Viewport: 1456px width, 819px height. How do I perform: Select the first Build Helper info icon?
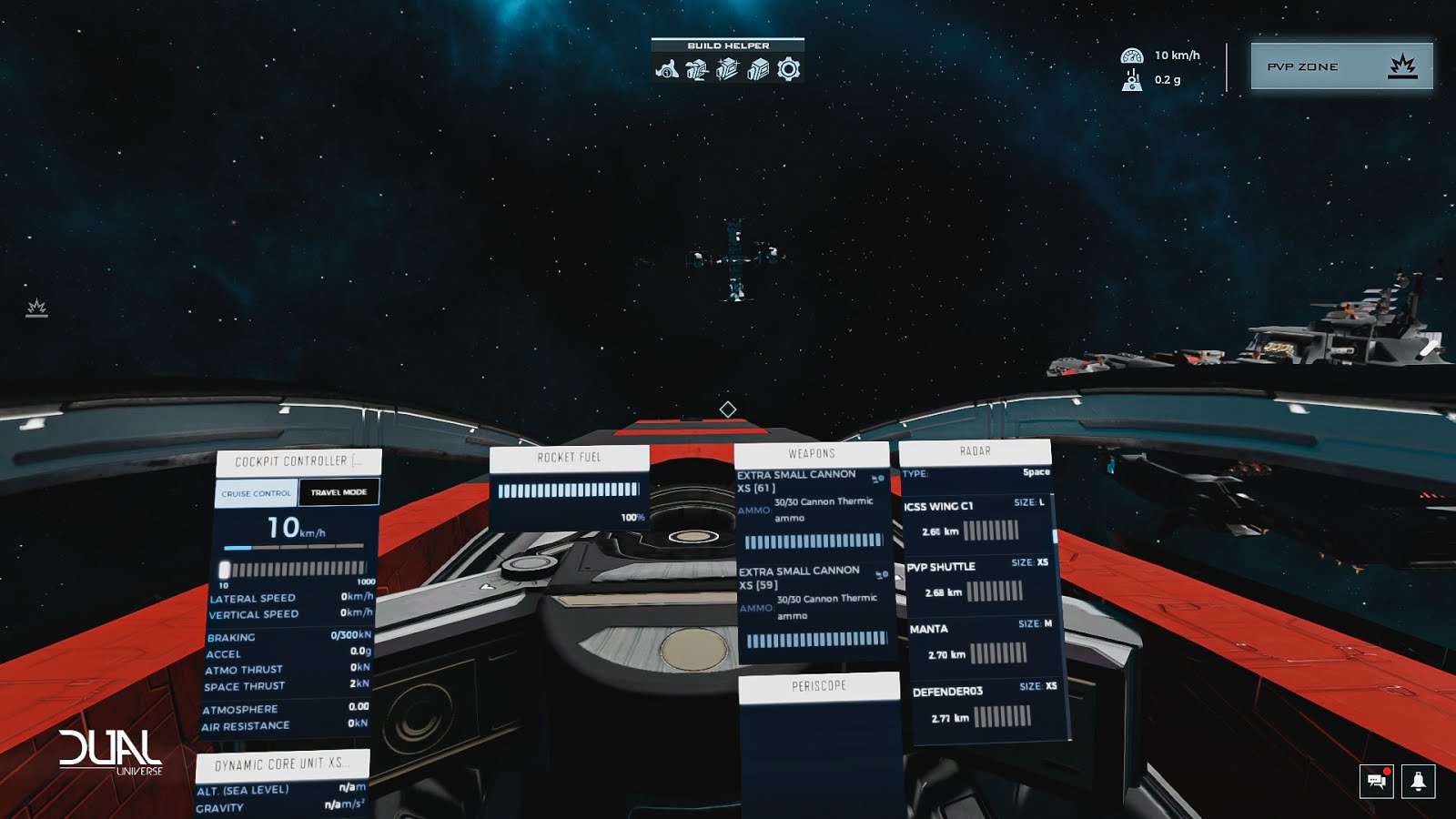[x=666, y=69]
